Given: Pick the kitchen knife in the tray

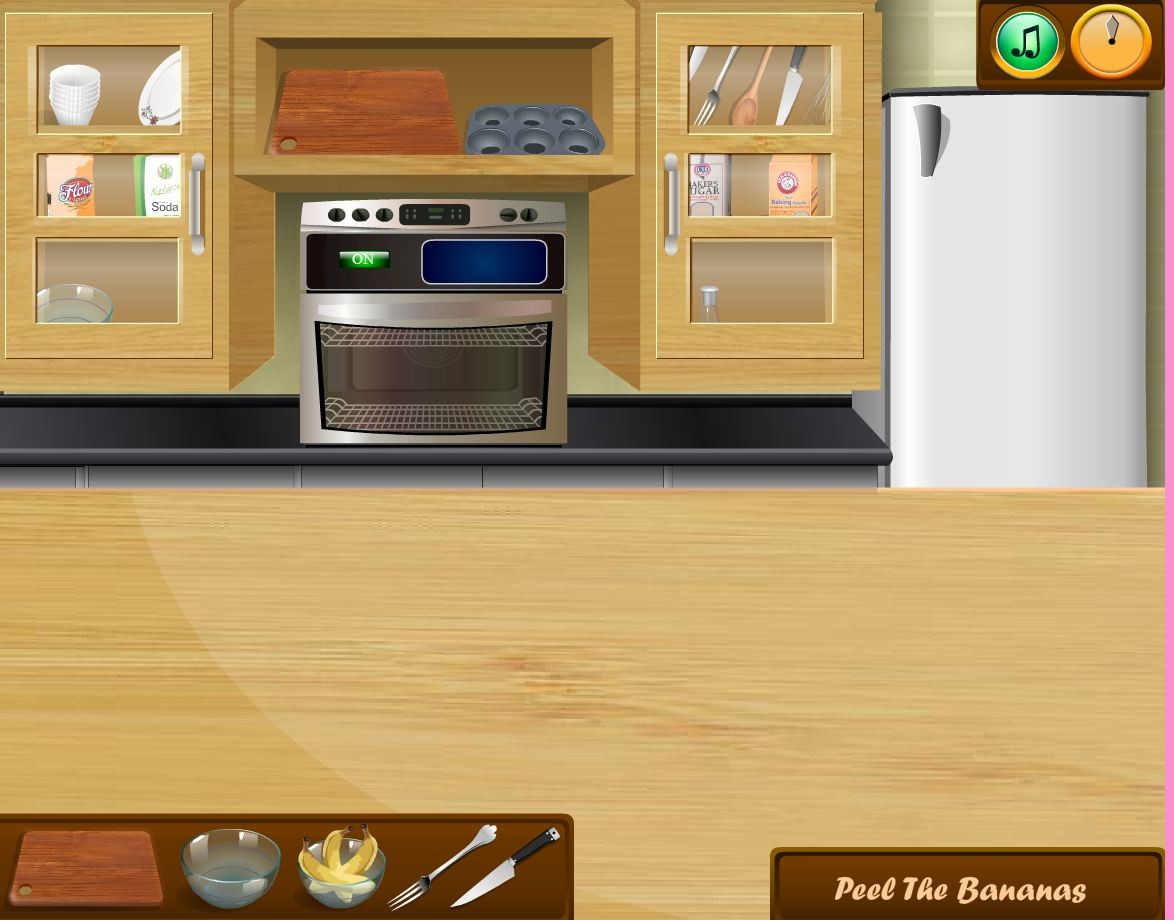Looking at the screenshot, I should coord(505,866).
